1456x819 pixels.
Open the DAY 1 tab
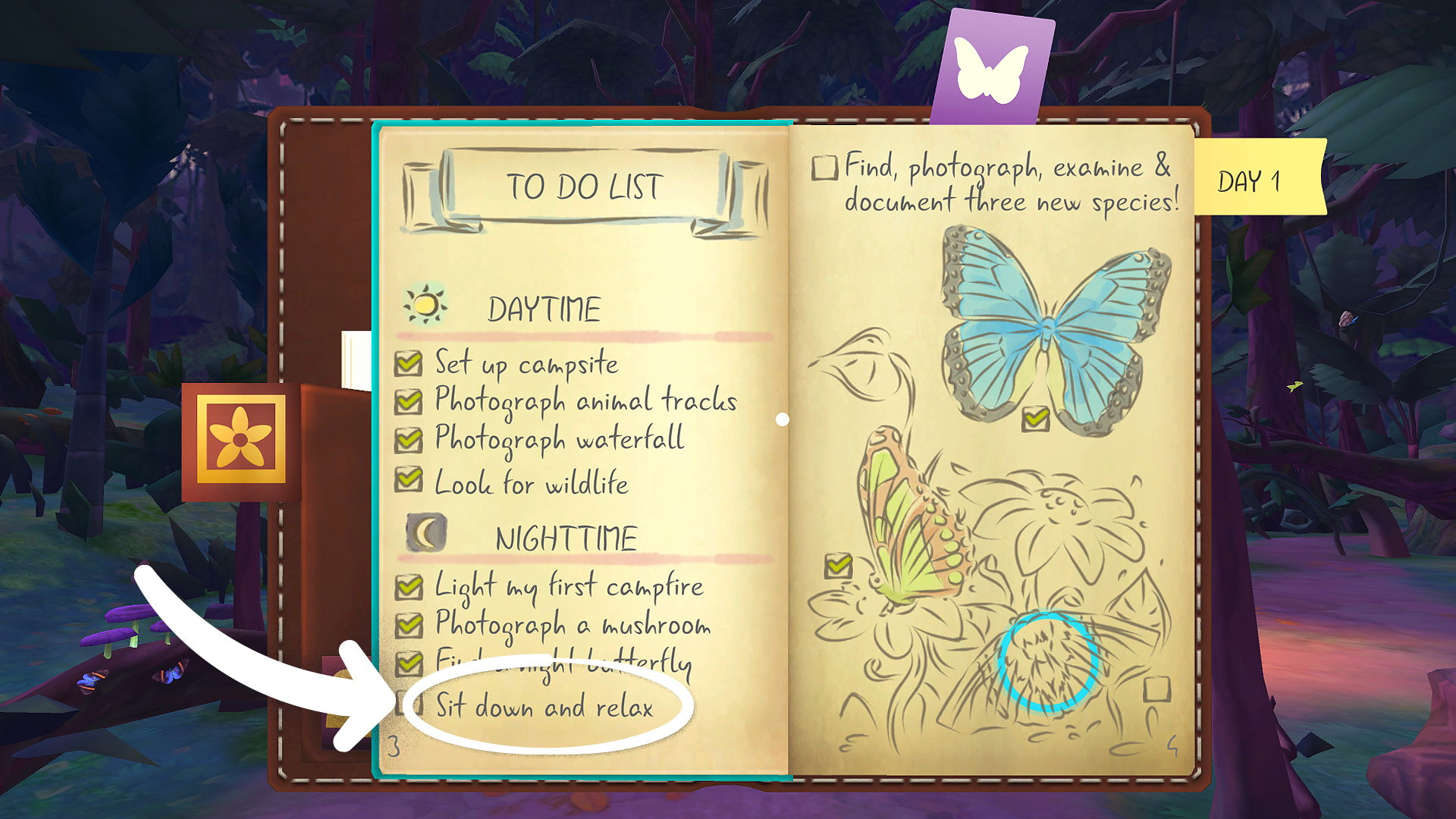click(x=1251, y=180)
